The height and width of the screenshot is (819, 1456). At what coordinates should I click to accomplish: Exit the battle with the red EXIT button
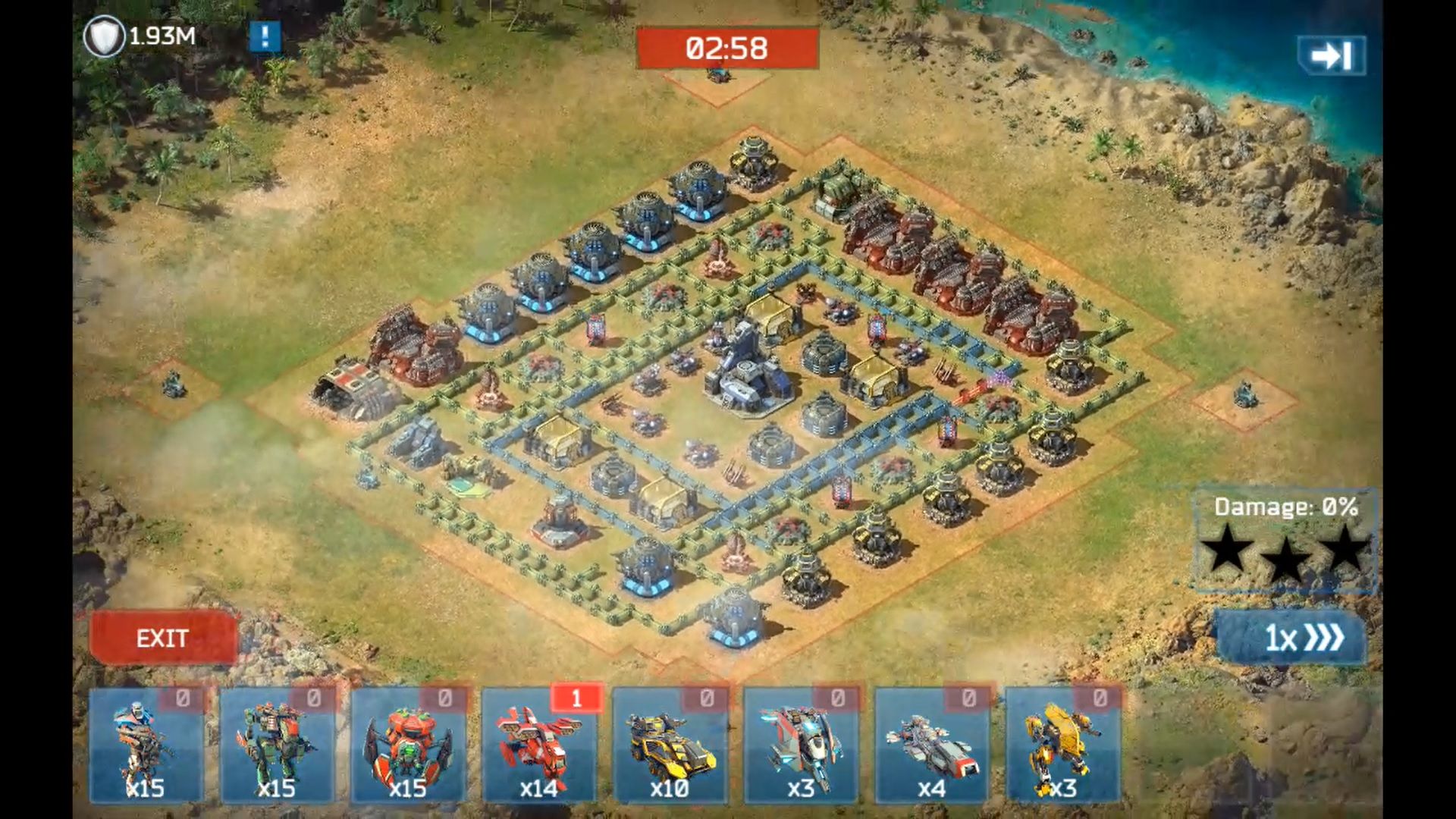pyautogui.click(x=162, y=638)
